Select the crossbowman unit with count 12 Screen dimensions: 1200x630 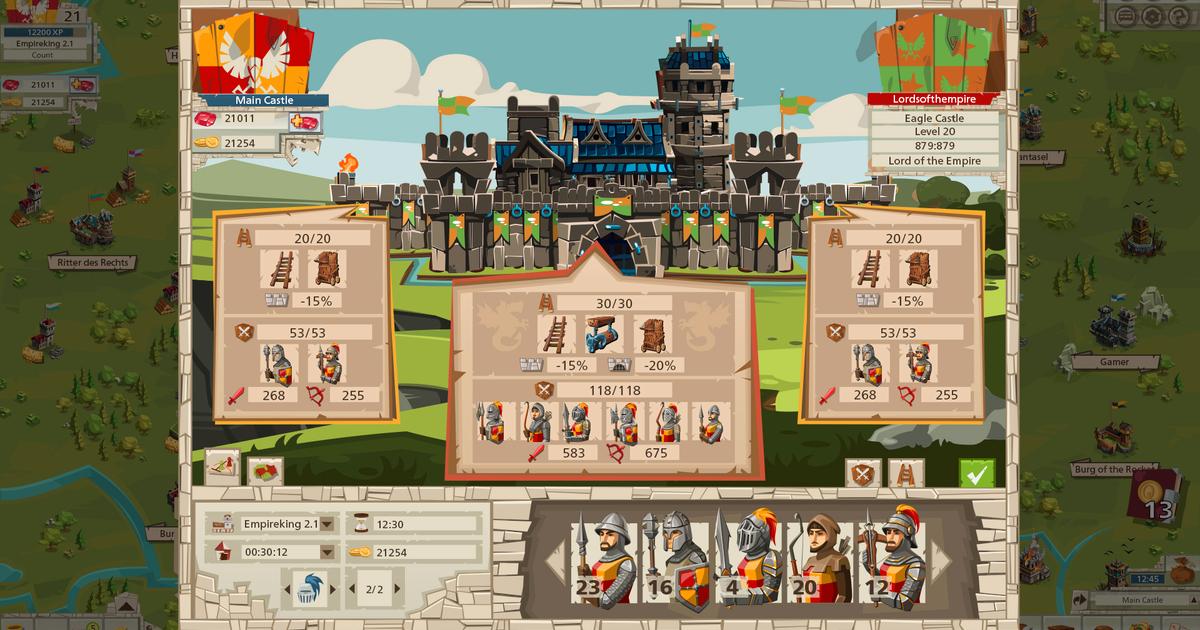(890, 560)
